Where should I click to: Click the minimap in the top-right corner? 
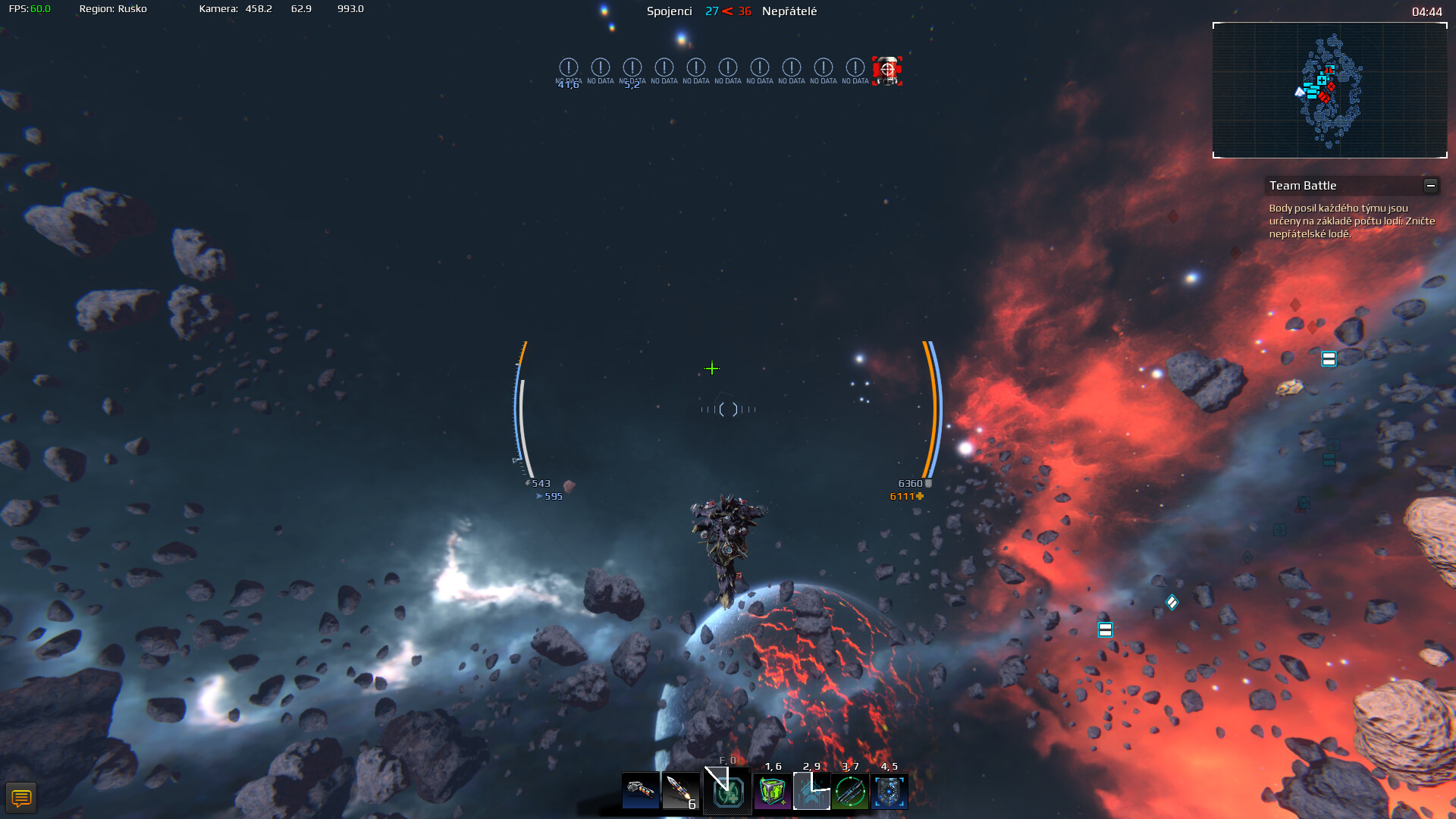click(x=1329, y=89)
